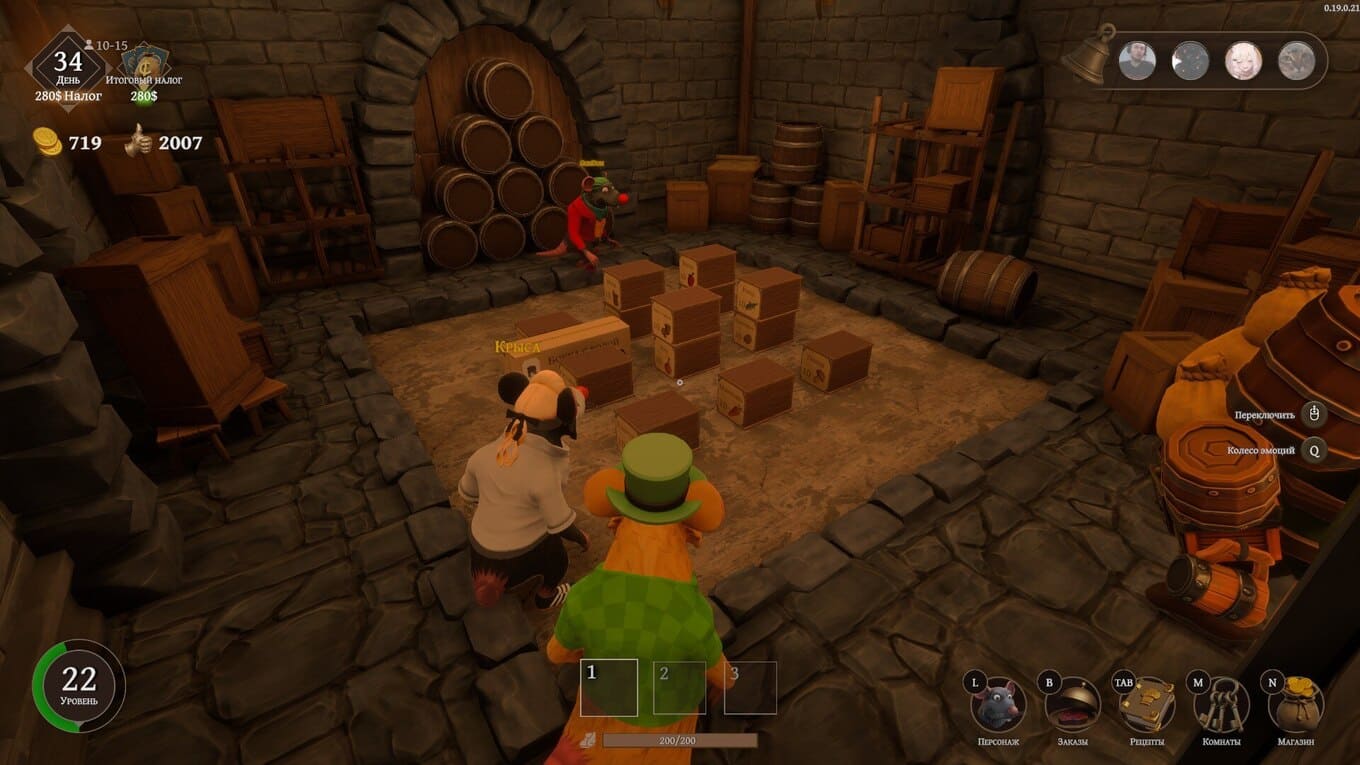Image resolution: width=1360 pixels, height=765 pixels.
Task: Open the Рецепты recipe book
Action: pos(1146,705)
